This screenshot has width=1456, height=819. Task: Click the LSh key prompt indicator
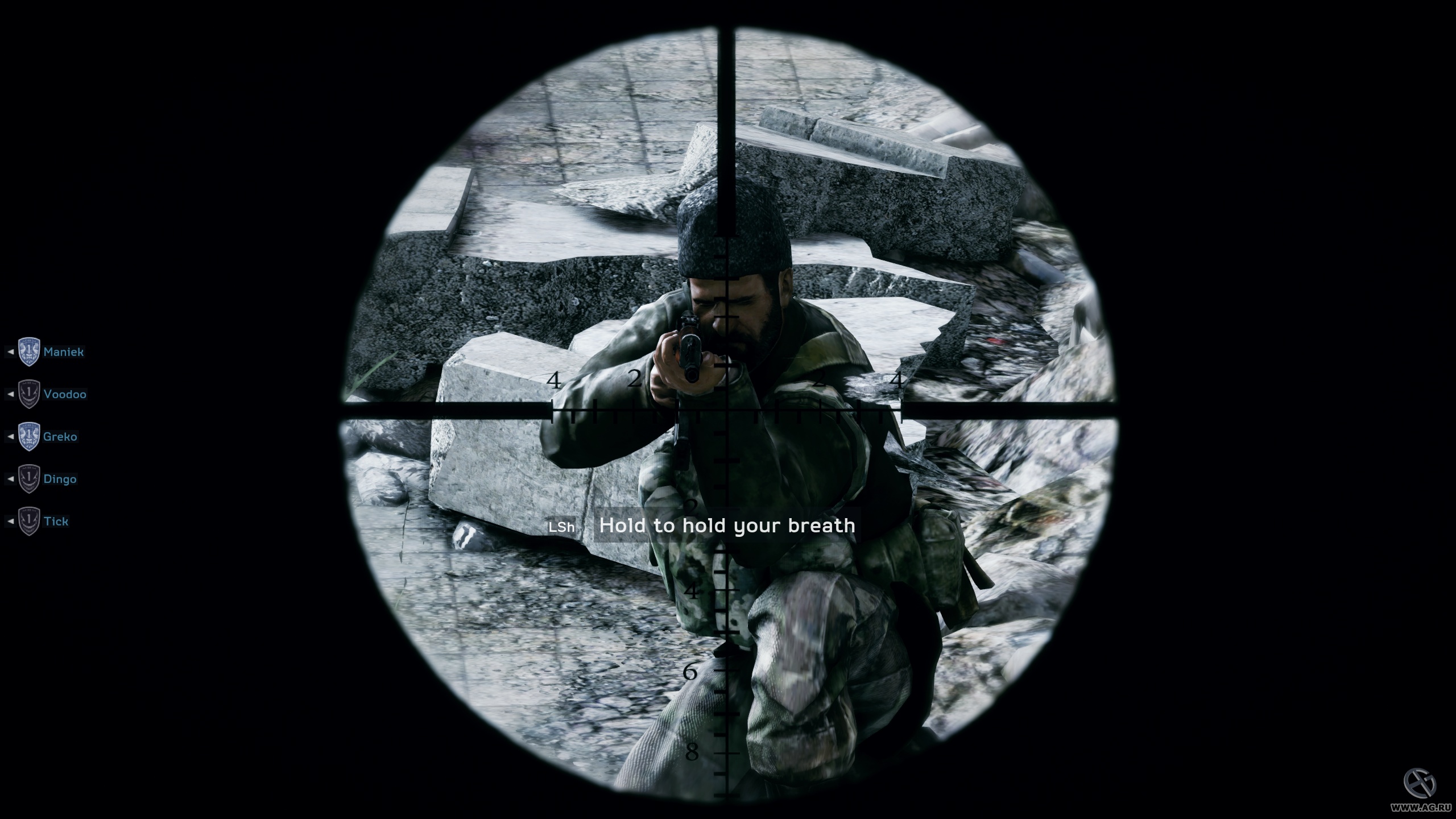562,526
